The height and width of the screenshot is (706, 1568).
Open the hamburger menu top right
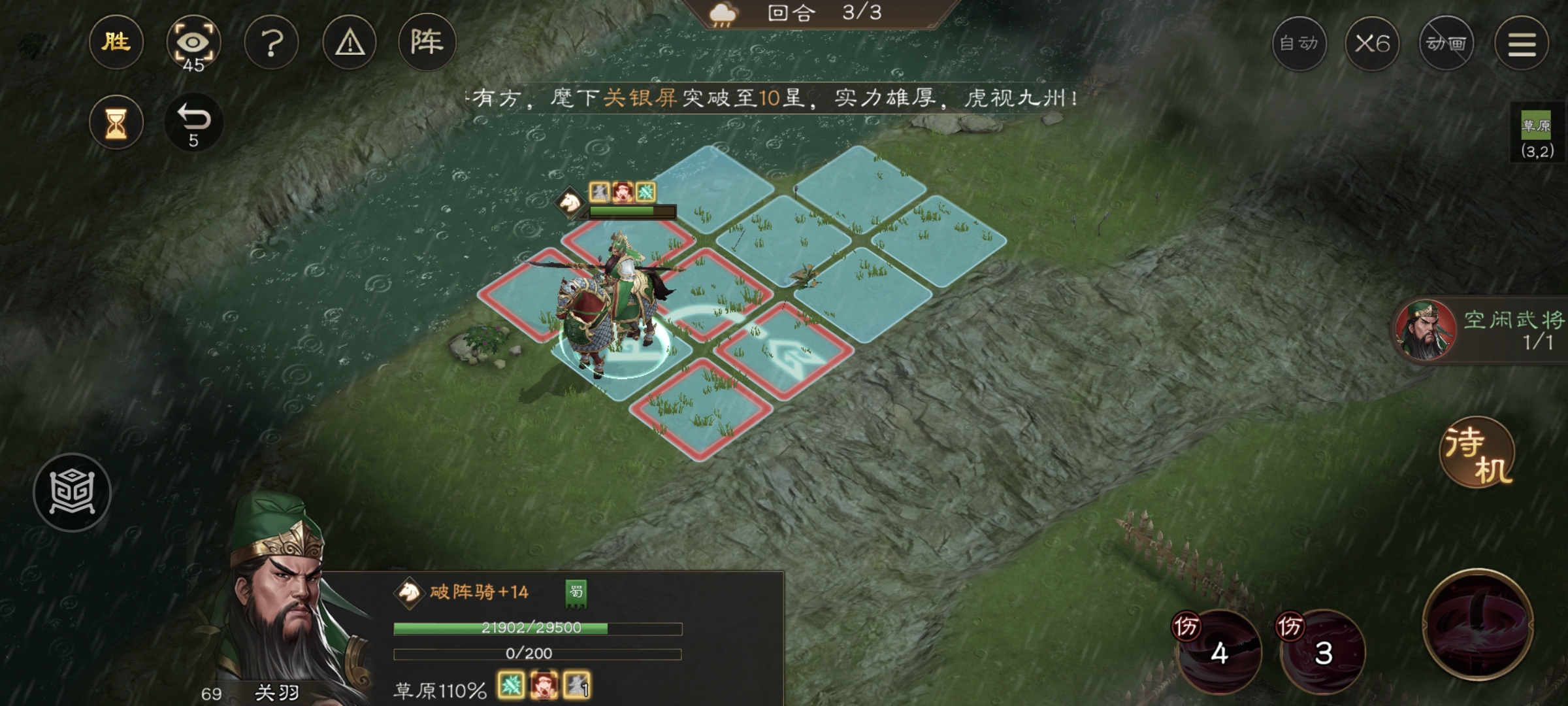(1522, 44)
